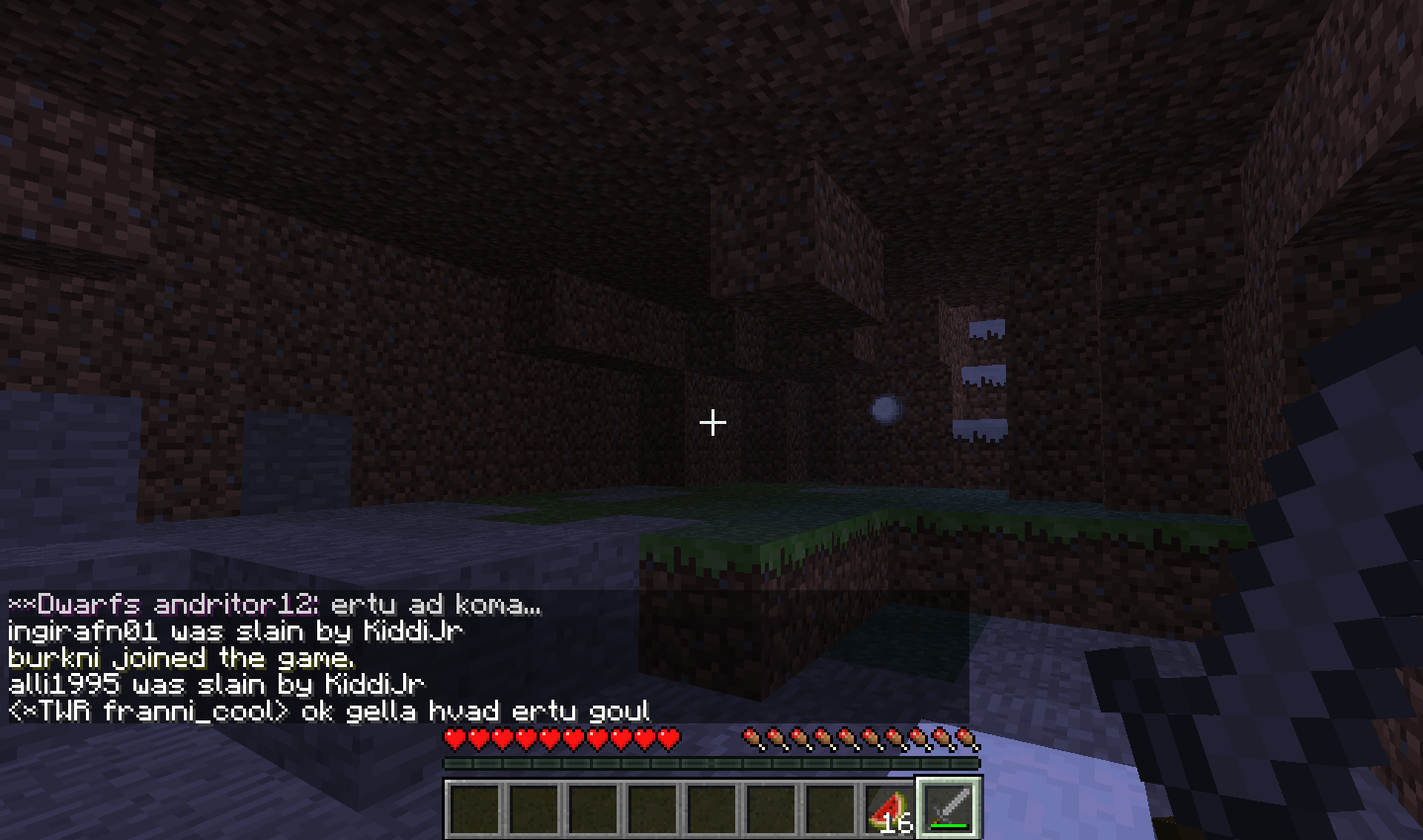This screenshot has height=840, width=1423.
Task: Select the melon slice hotbar slot
Action: (x=889, y=808)
